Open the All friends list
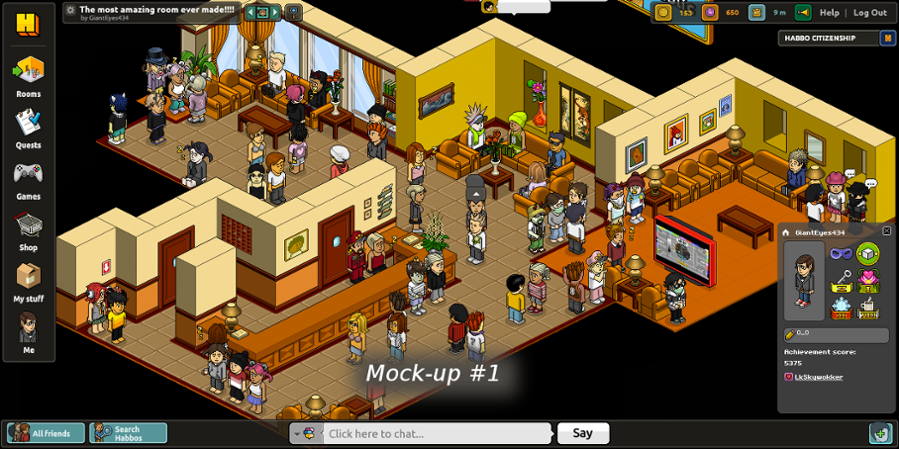Image resolution: width=899 pixels, height=449 pixels. click(x=46, y=433)
